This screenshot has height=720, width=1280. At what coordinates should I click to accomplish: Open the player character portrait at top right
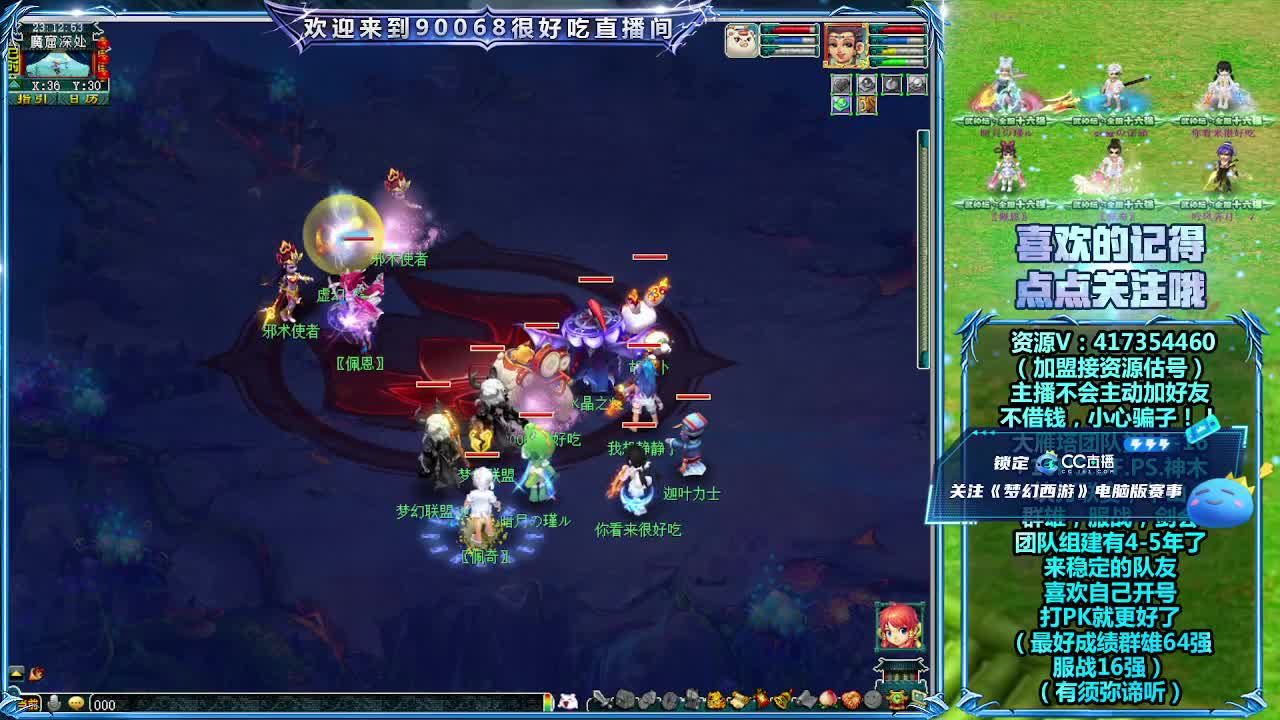point(845,47)
